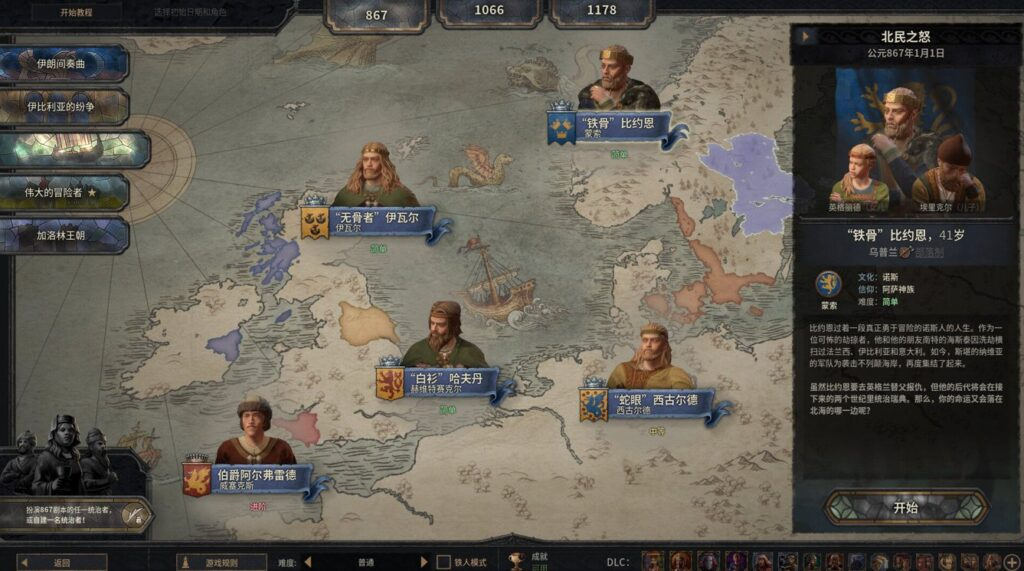Select the 867 start date

click(x=377, y=14)
